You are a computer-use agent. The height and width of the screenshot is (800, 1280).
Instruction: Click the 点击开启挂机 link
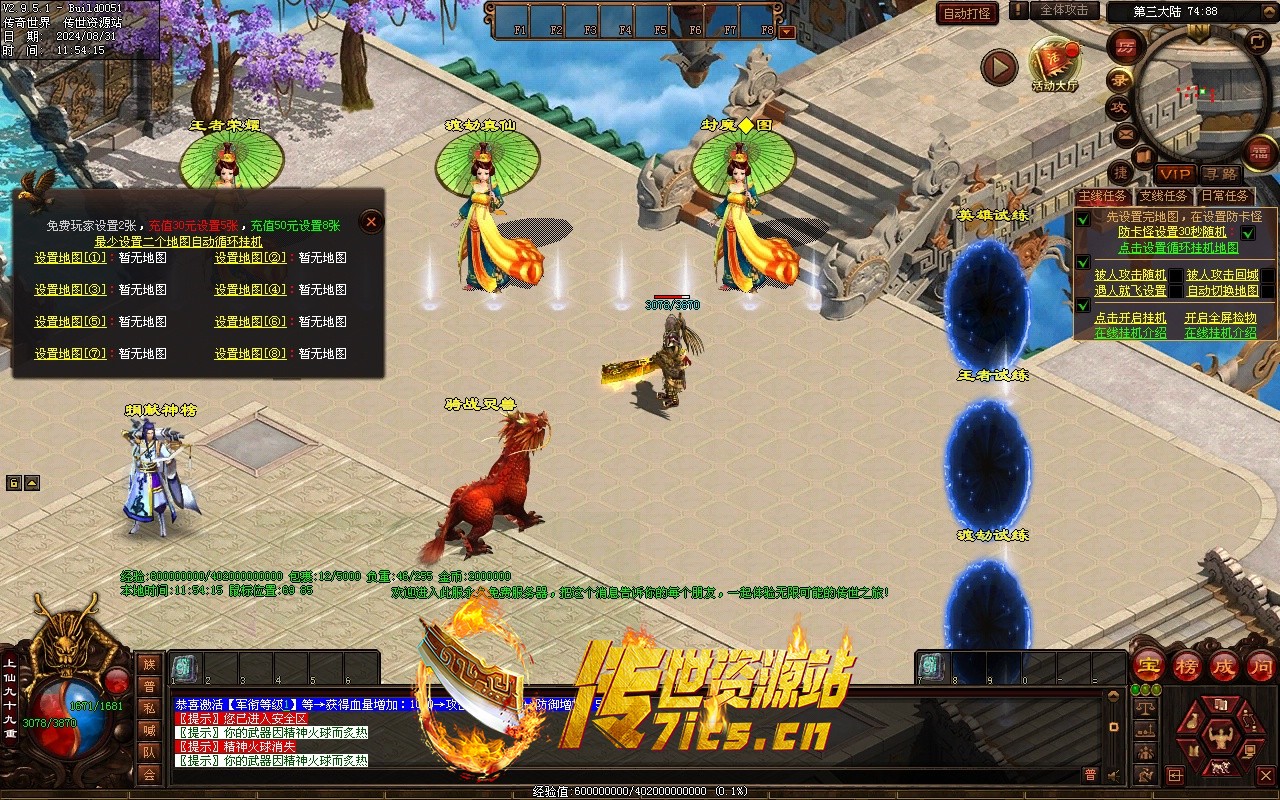1130,318
